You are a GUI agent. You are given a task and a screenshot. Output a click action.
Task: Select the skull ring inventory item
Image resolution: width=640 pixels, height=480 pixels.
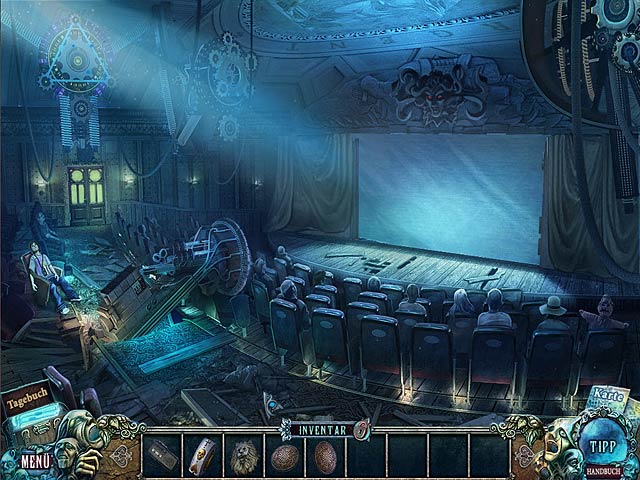(x=204, y=455)
